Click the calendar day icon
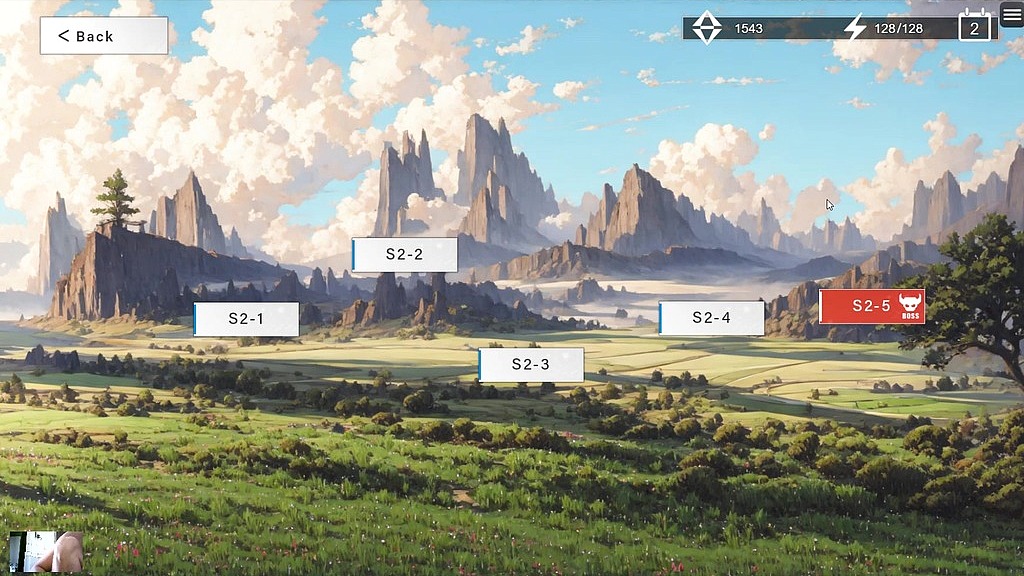Screen dimensions: 1024x576 pos(975,27)
